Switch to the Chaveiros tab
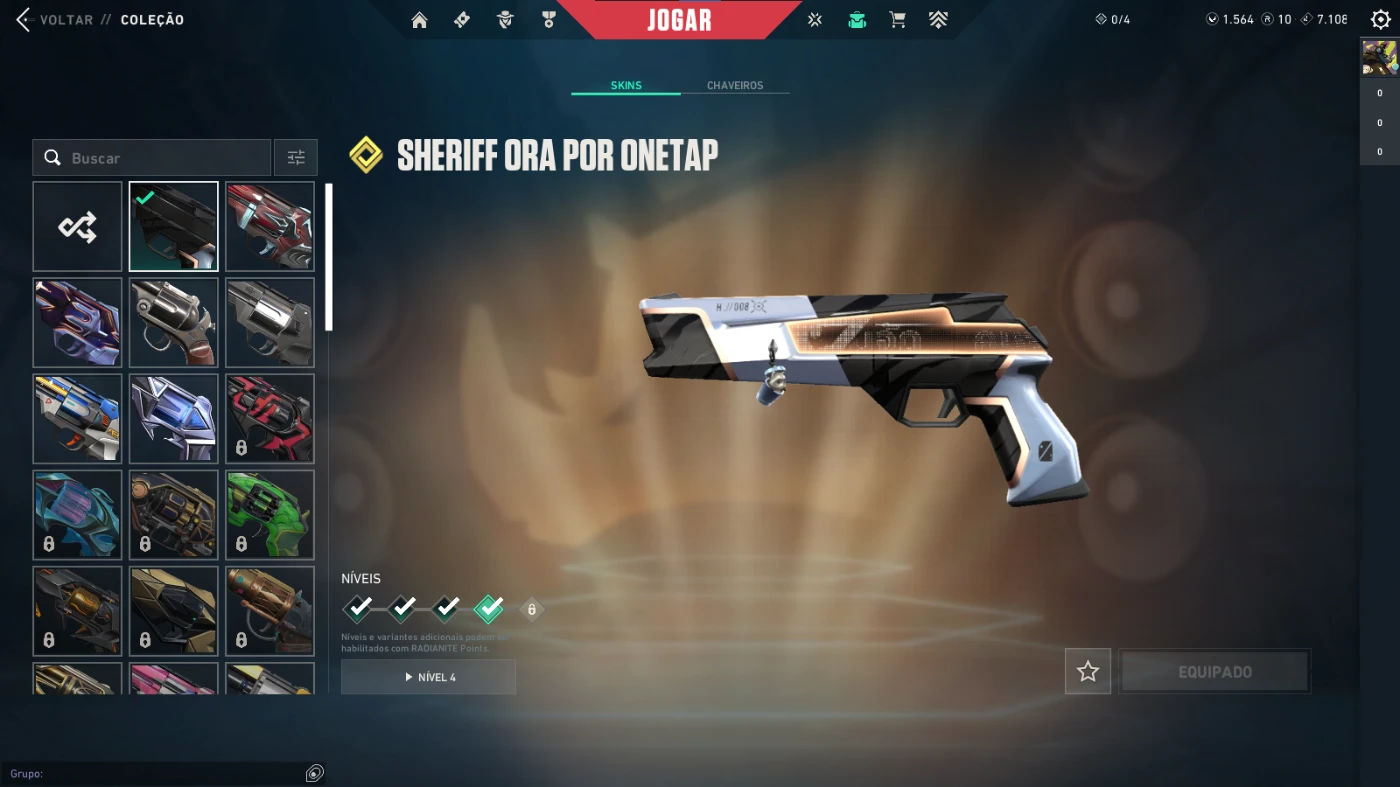Screen dimensions: 1400x787 click(x=735, y=85)
